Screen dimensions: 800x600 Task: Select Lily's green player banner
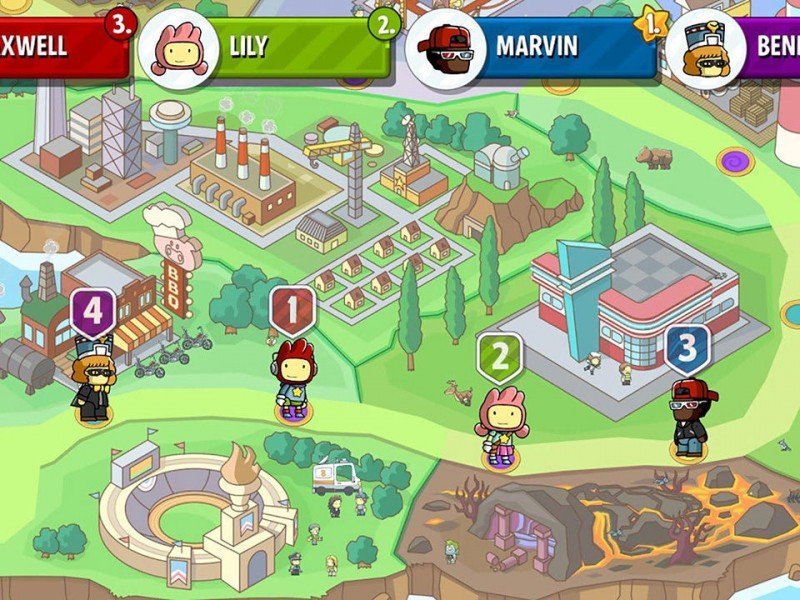click(290, 47)
